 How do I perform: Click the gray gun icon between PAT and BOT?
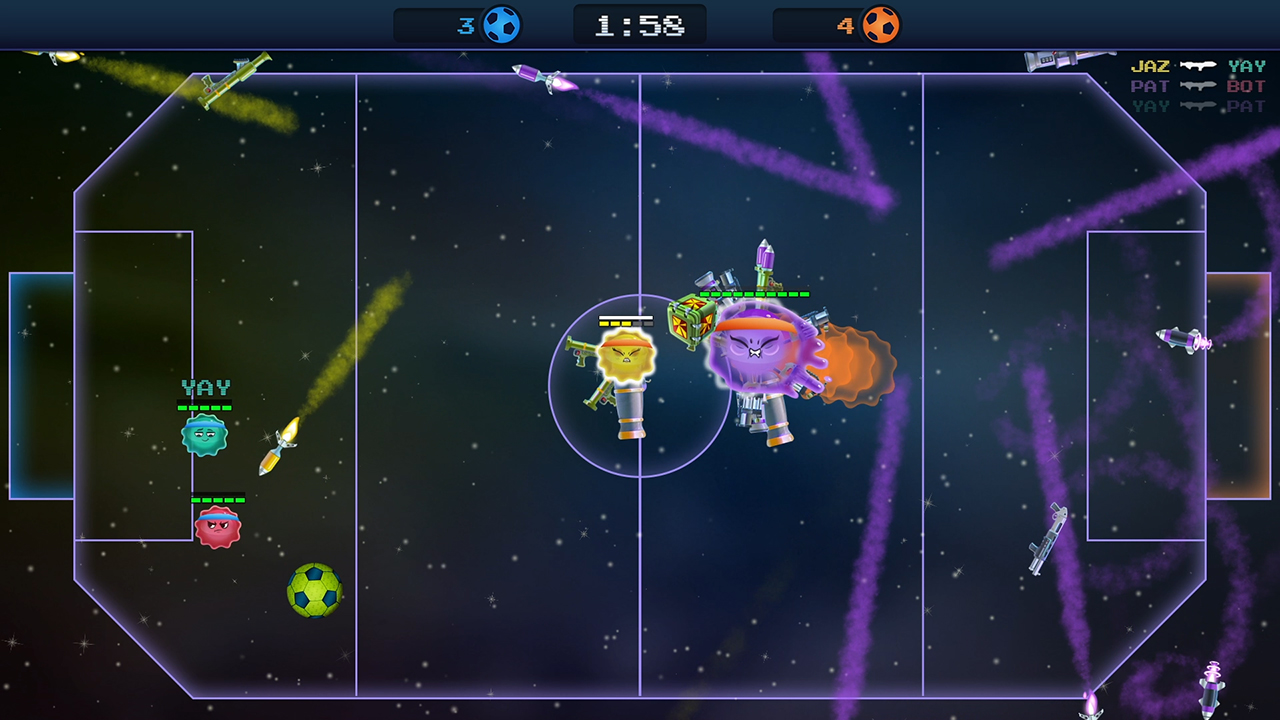pyautogui.click(x=1198, y=86)
